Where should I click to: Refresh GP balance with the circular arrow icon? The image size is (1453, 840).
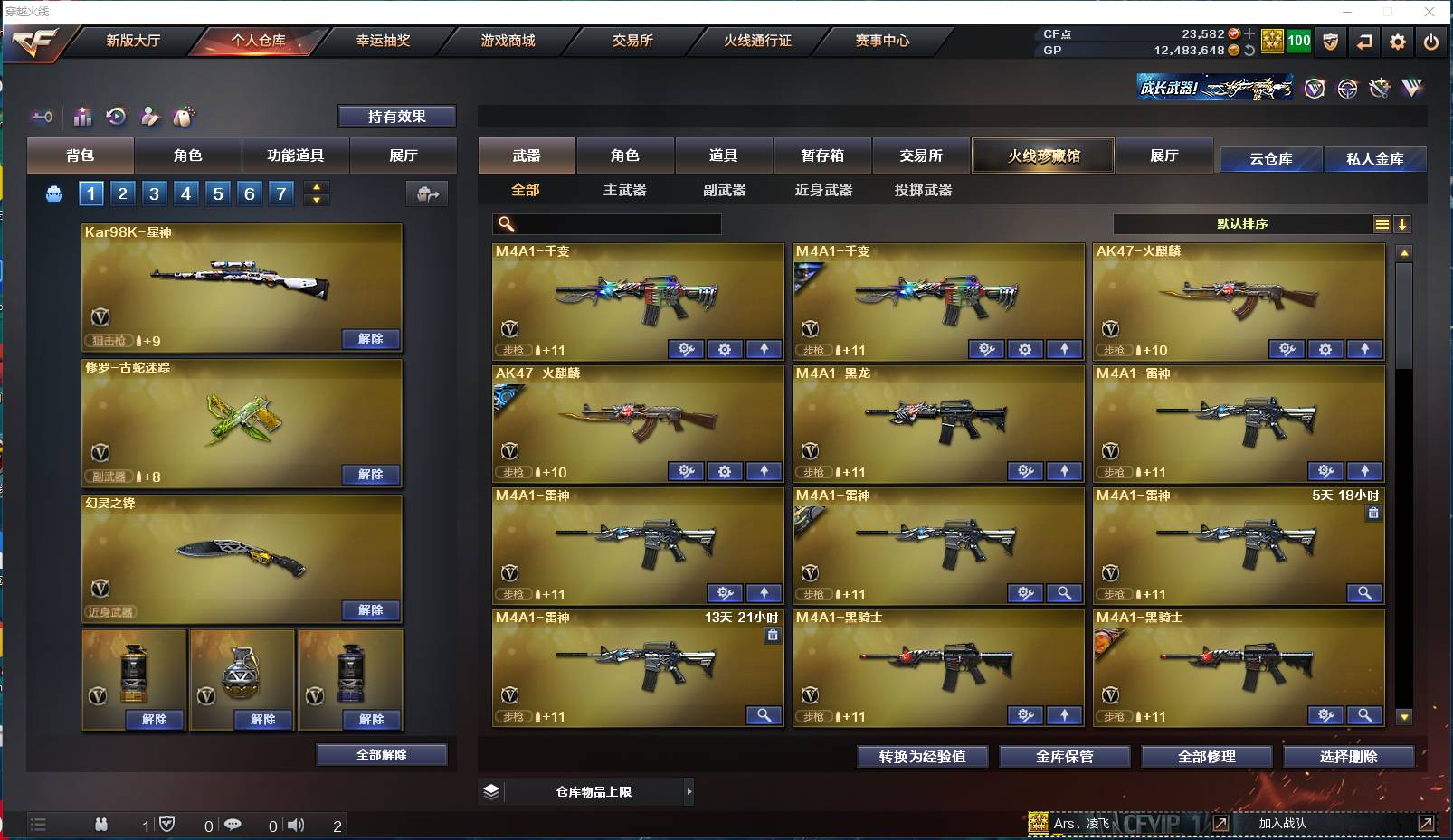(x=1249, y=51)
